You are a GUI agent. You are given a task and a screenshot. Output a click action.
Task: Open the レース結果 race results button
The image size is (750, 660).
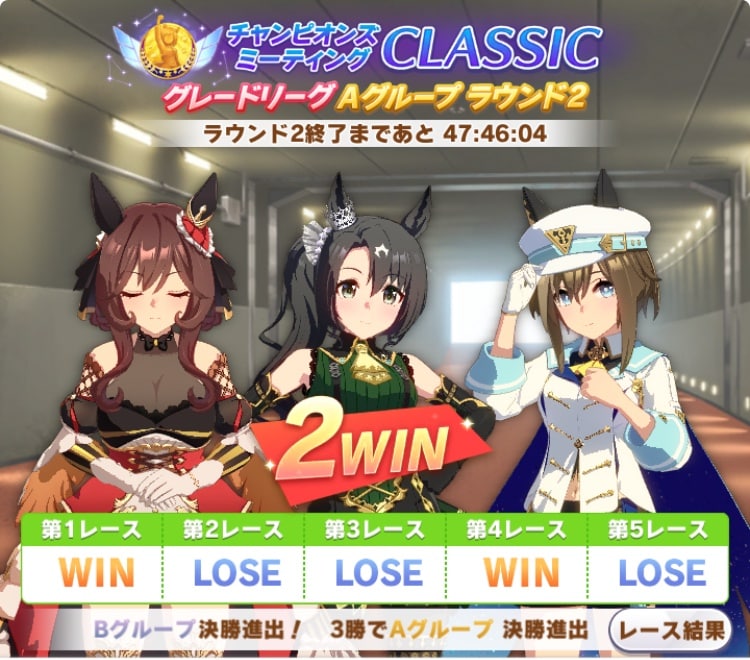click(671, 630)
